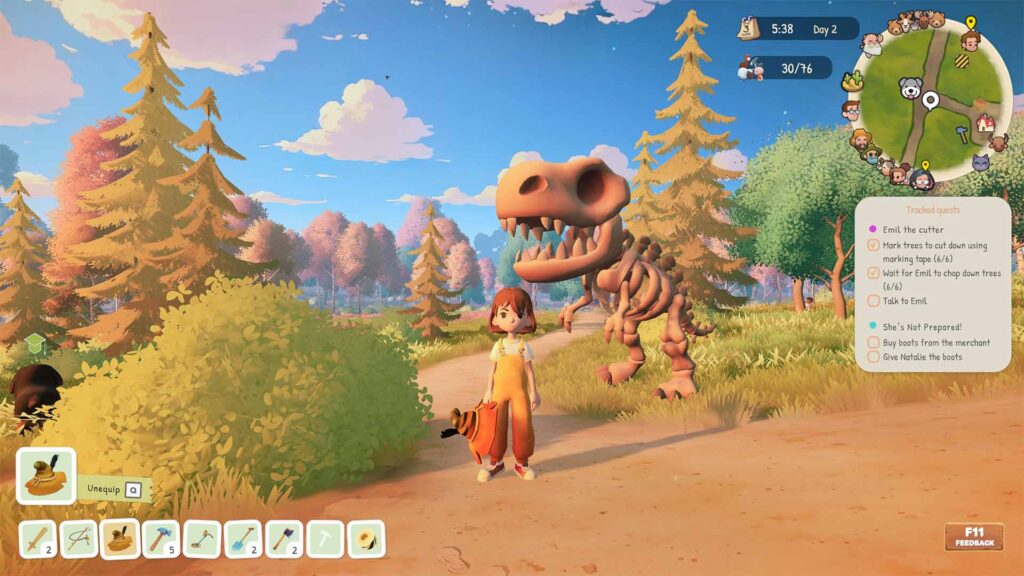Click the grey dog marker on minimap

tap(910, 89)
